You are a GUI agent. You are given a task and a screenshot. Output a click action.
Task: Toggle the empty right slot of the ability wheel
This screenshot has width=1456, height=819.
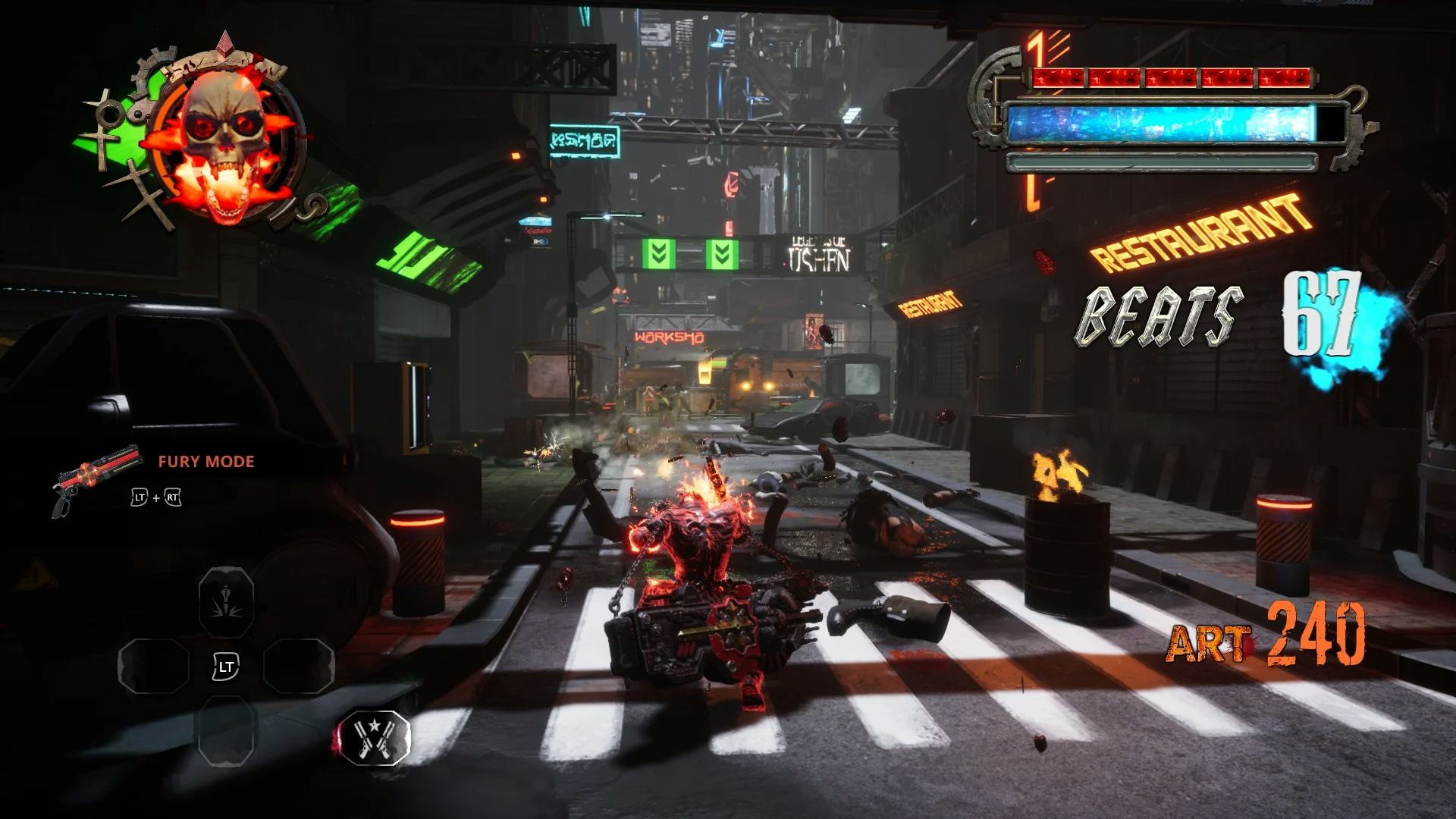pyautogui.click(x=300, y=667)
